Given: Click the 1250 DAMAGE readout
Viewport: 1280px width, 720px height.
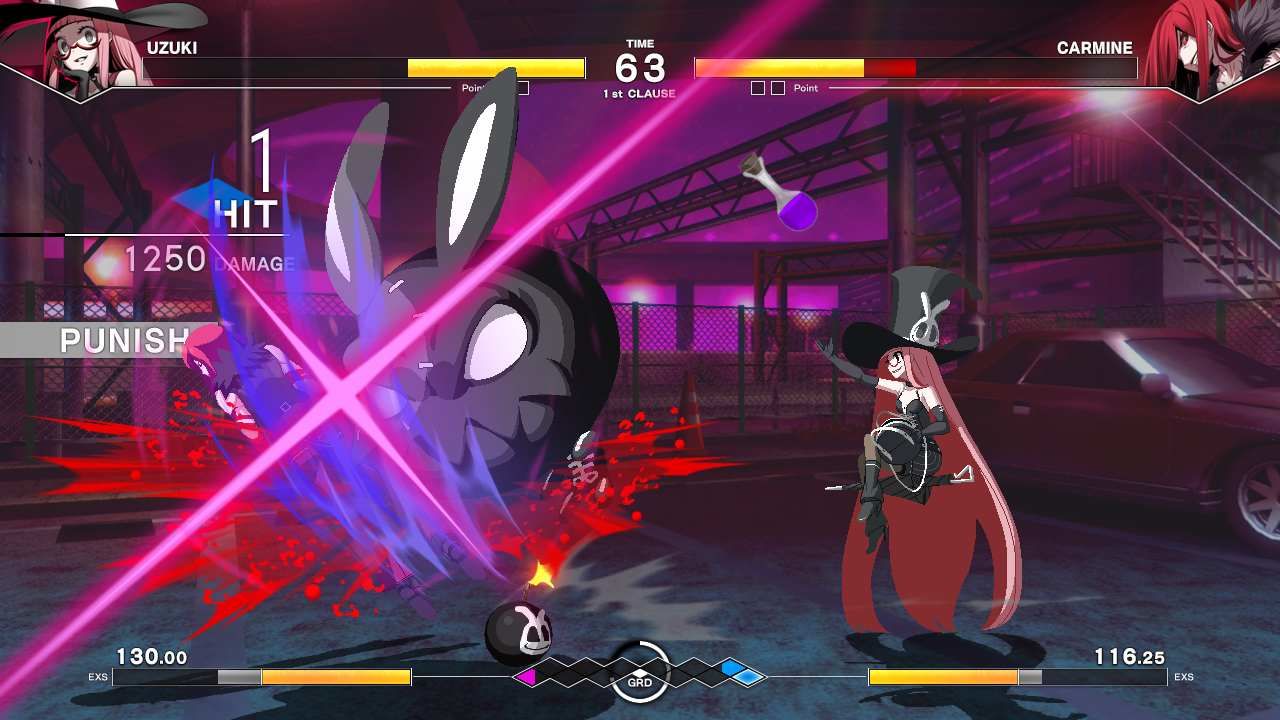Looking at the screenshot, I should (200, 258).
